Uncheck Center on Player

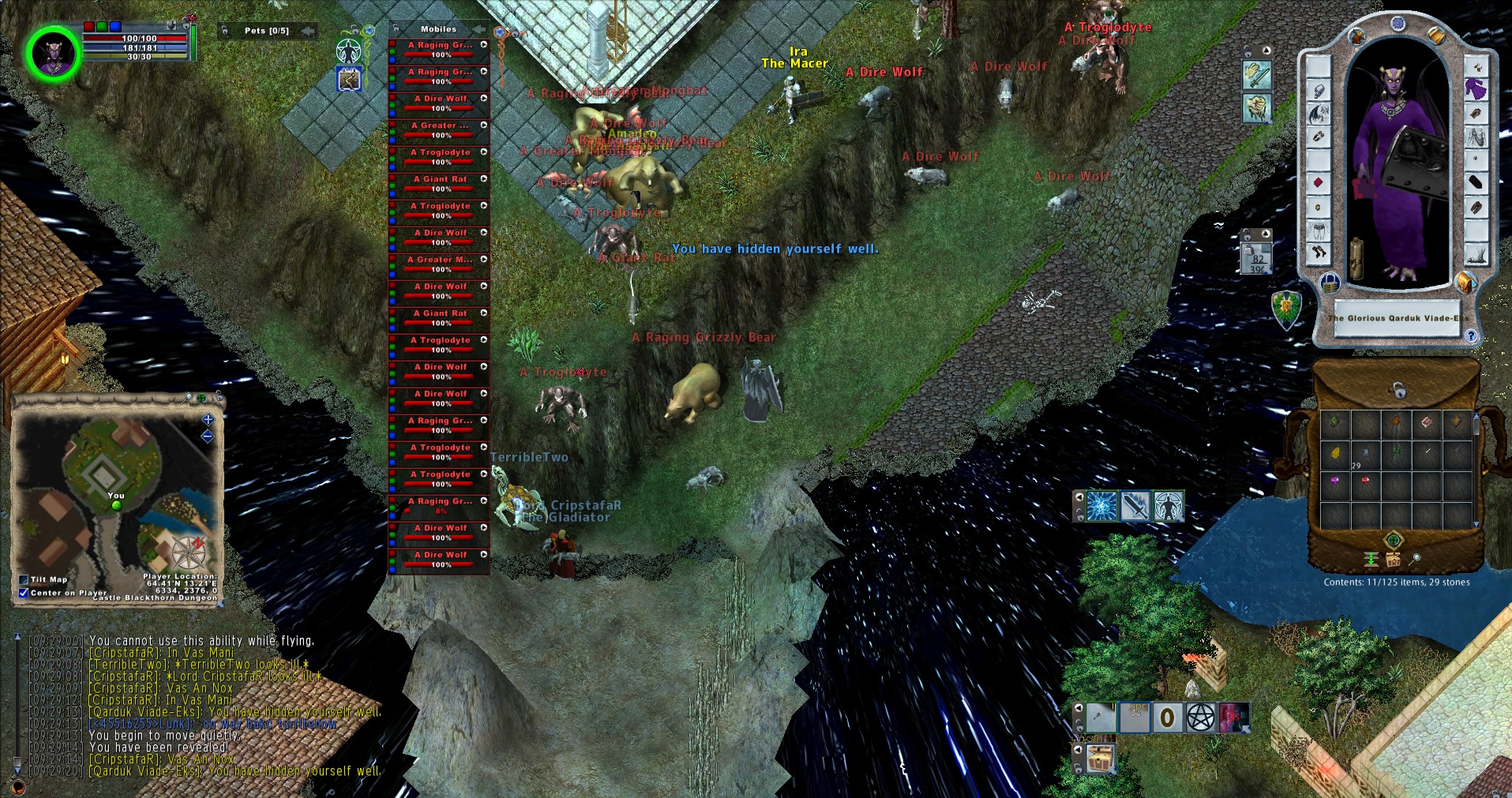(x=24, y=593)
